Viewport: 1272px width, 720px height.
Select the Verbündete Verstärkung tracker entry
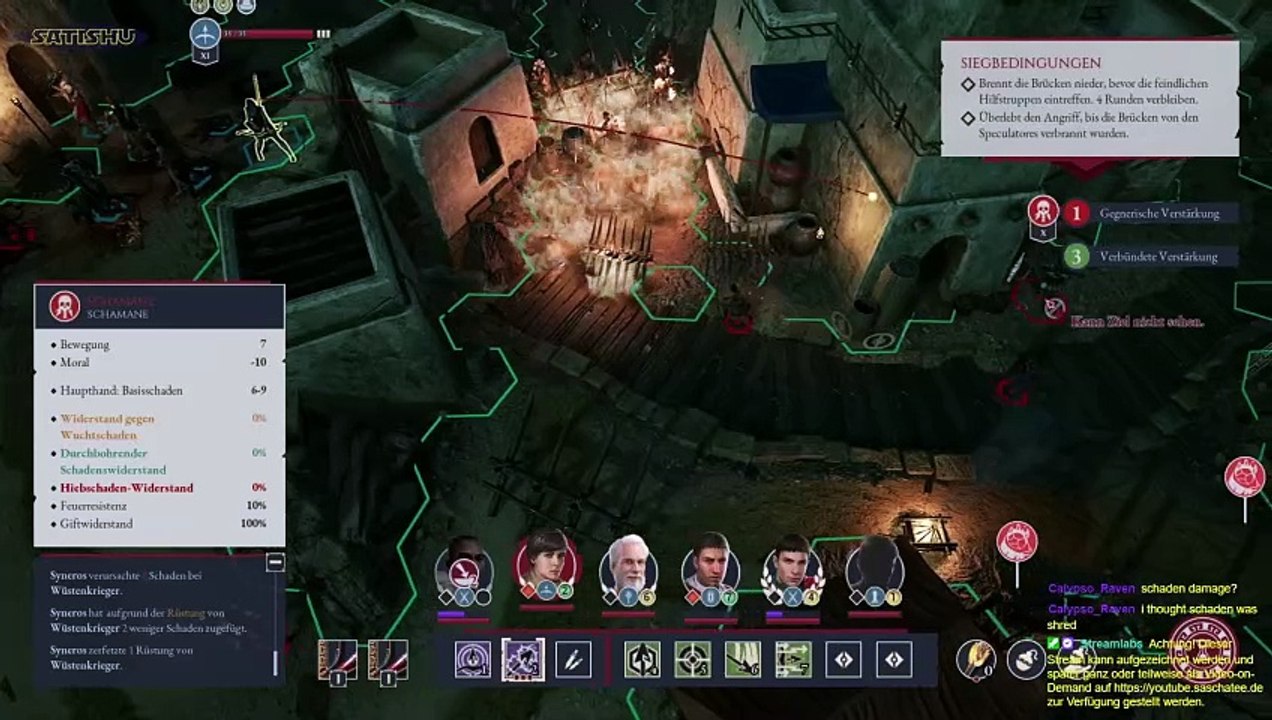(x=1158, y=256)
